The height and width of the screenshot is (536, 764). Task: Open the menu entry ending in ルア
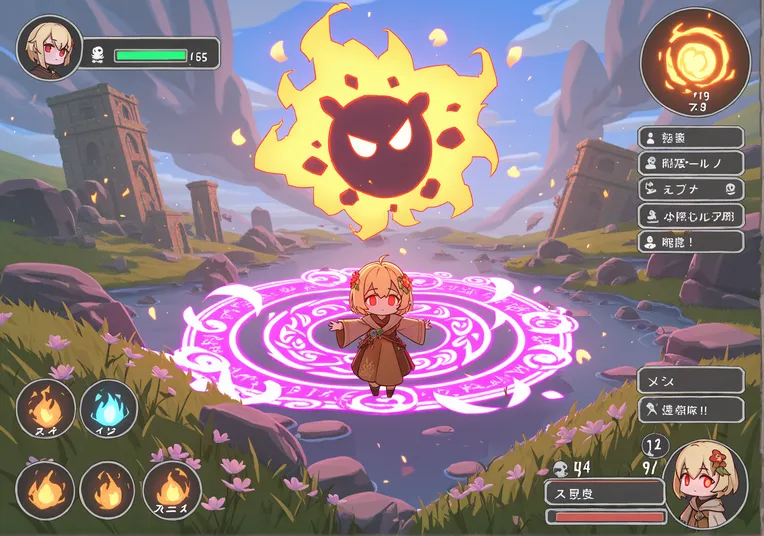click(690, 214)
